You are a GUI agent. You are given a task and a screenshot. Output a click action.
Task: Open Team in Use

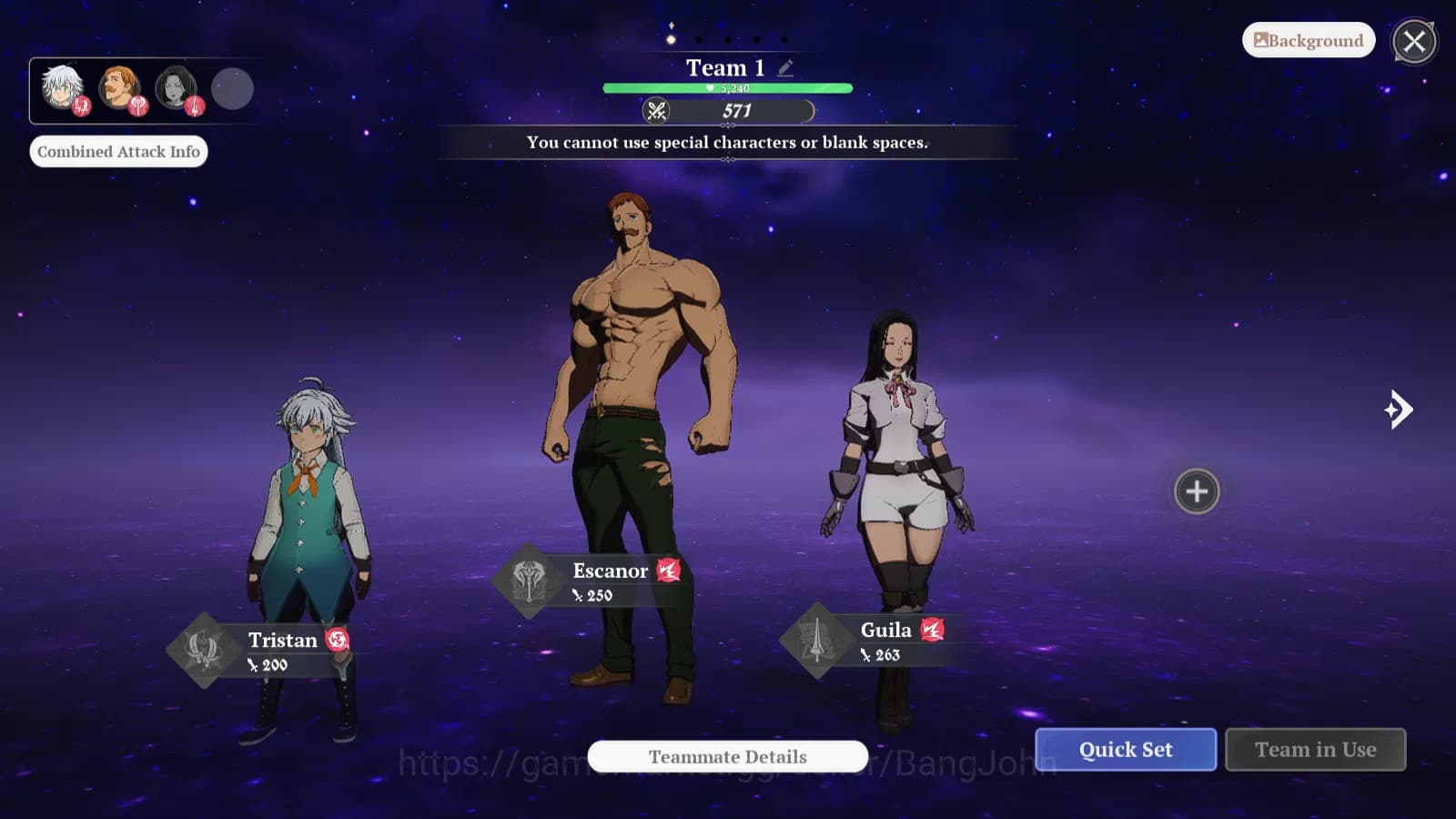click(1316, 749)
